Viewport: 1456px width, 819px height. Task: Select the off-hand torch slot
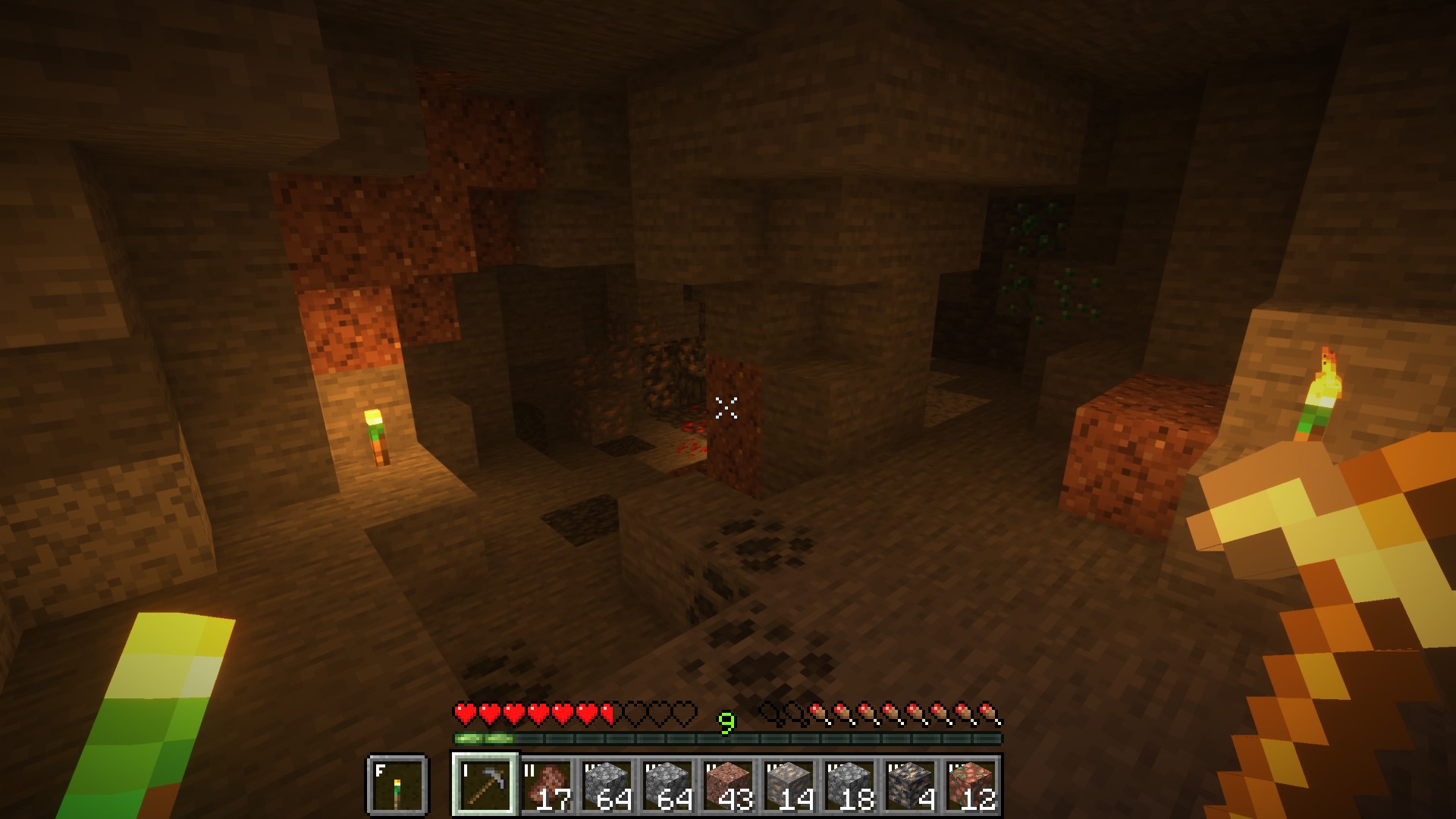pos(397,785)
